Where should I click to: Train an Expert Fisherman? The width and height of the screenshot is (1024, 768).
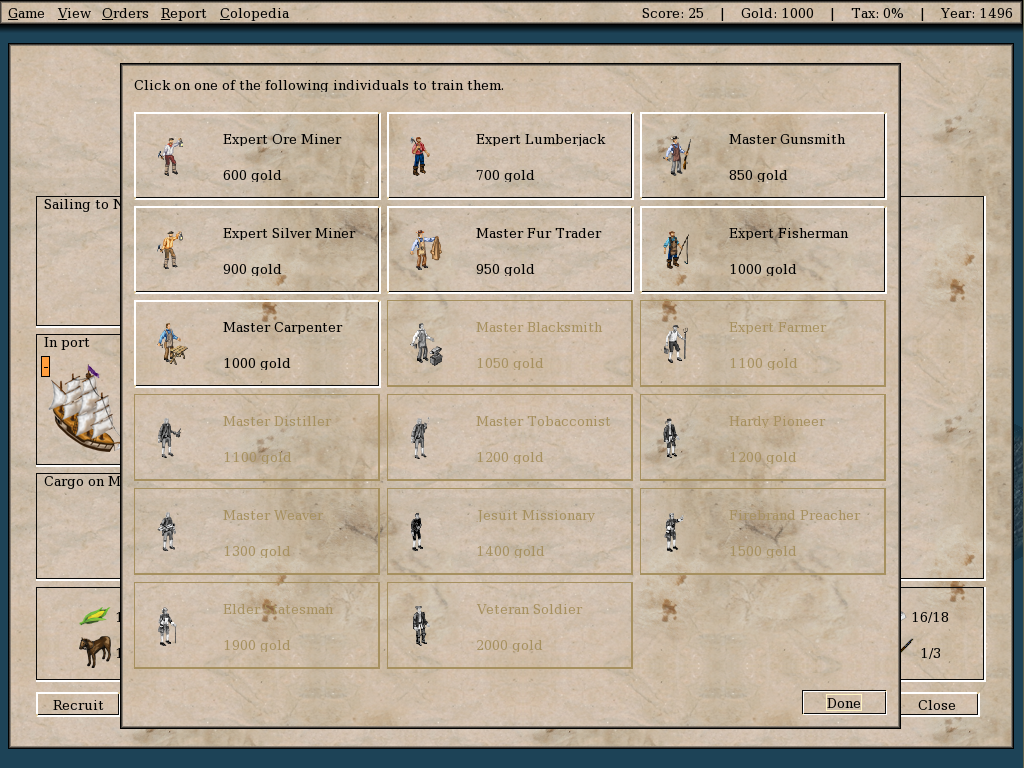tap(763, 250)
